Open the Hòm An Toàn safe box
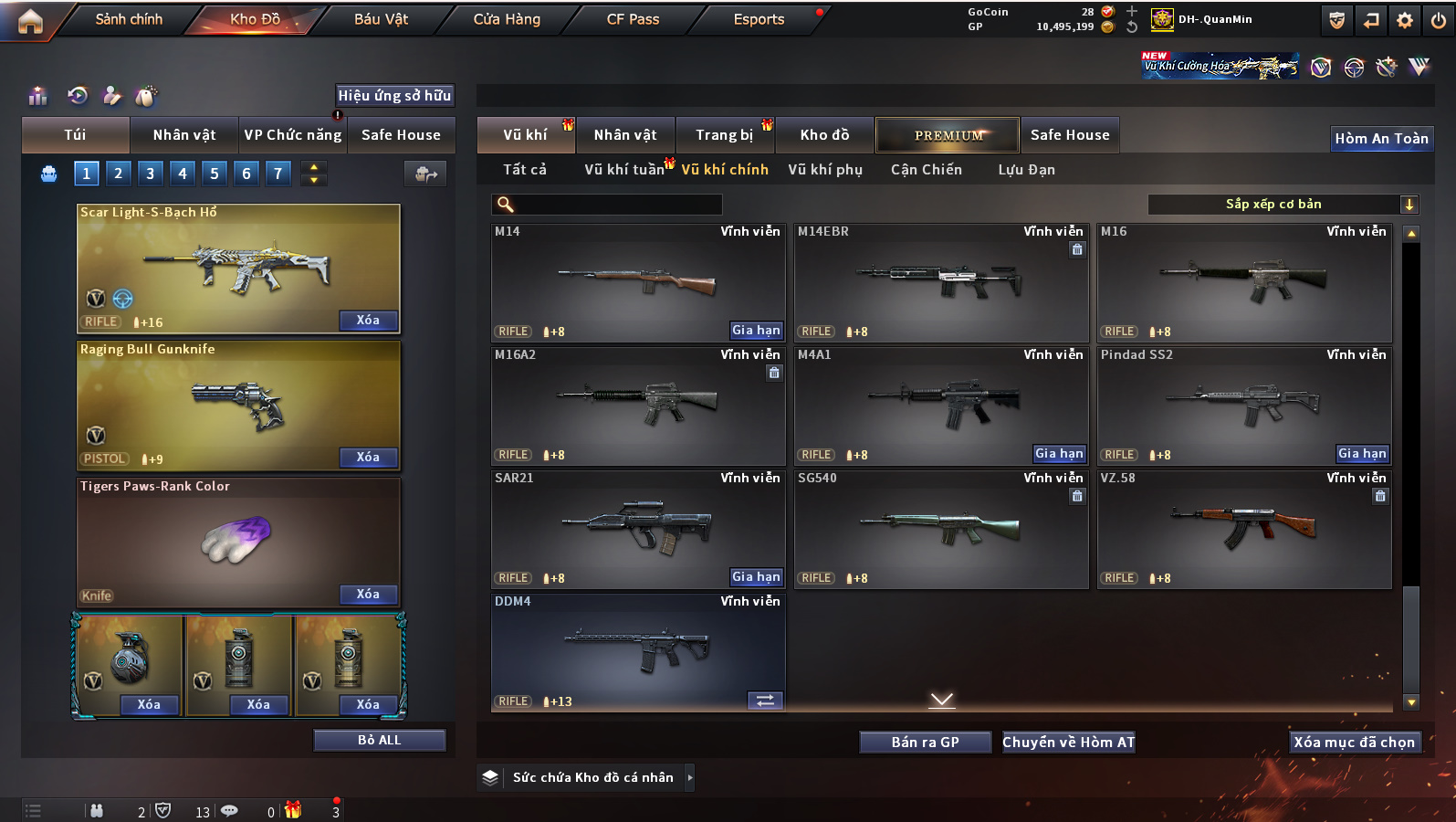This screenshot has width=1456, height=822. [x=1381, y=139]
